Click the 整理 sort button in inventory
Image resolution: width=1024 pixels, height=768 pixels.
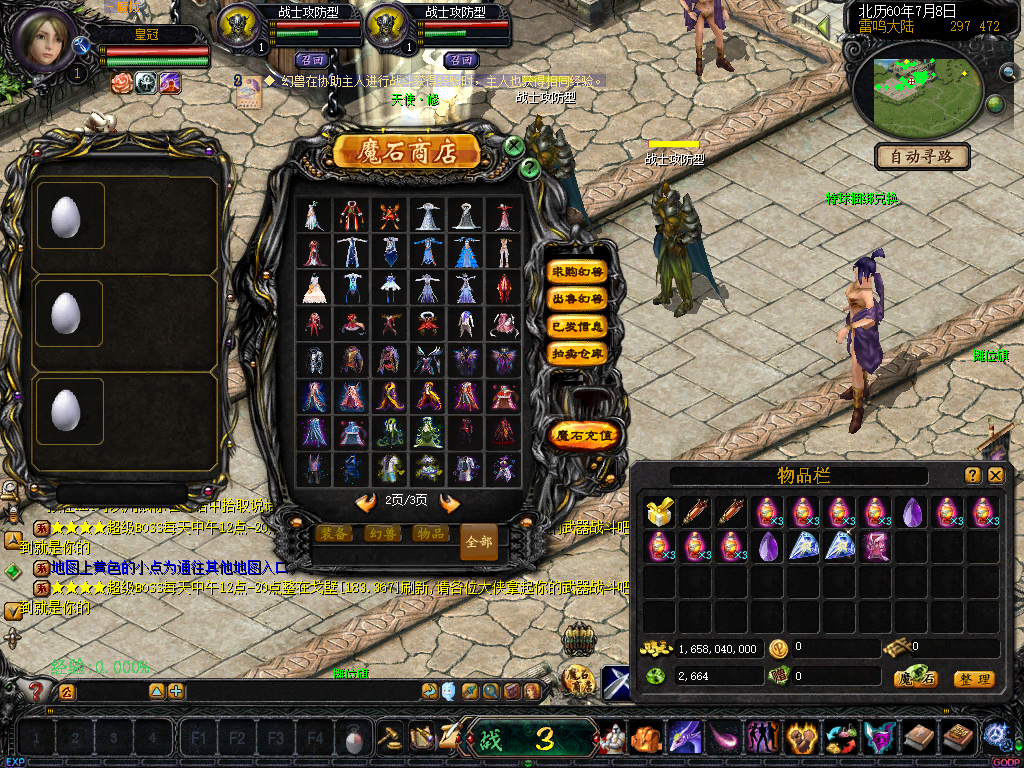973,679
